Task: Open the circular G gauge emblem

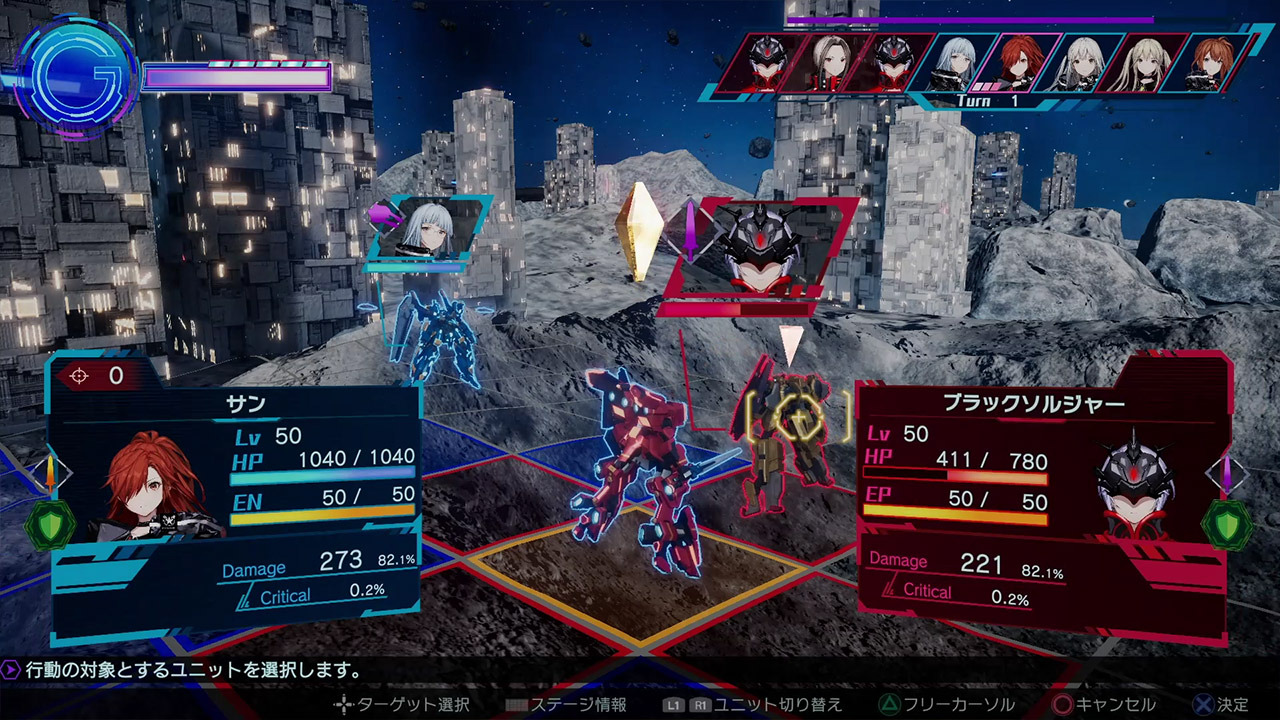Action: point(77,73)
